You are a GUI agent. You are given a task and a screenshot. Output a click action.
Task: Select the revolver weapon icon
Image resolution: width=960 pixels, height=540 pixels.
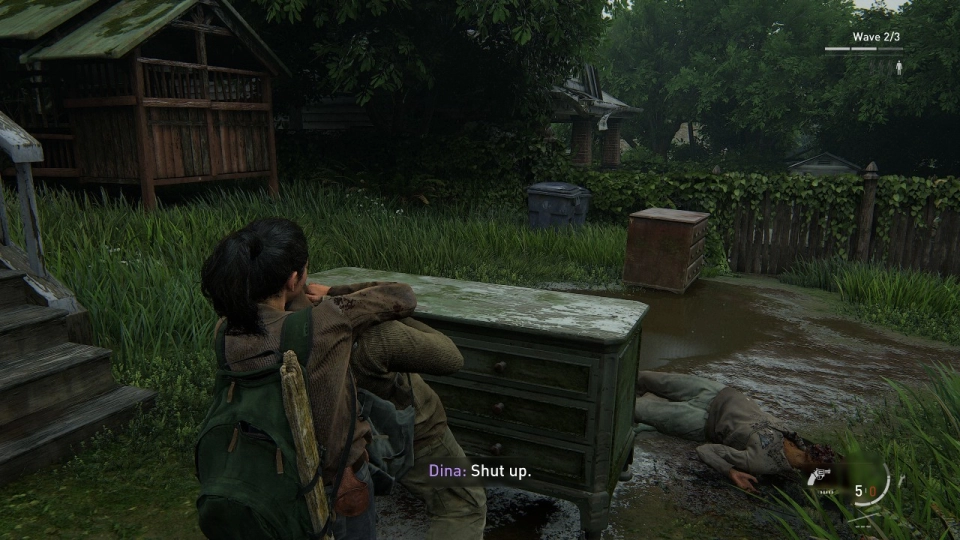pyautogui.click(x=820, y=477)
